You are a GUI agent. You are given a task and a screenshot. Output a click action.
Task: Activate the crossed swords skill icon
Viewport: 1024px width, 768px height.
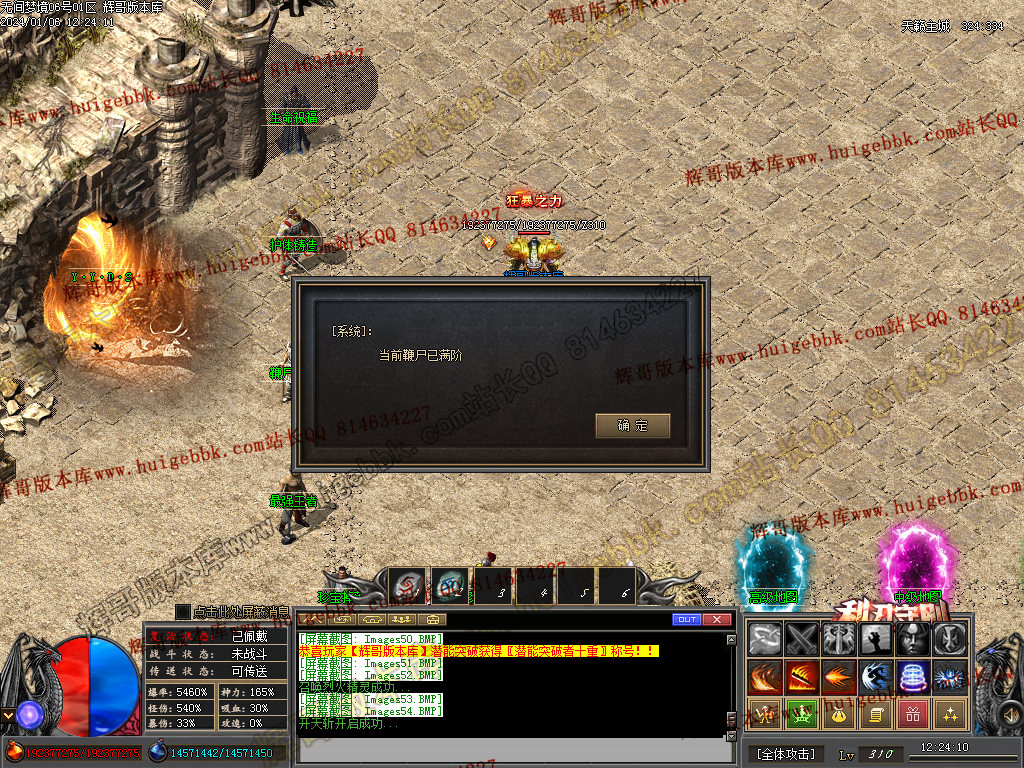pyautogui.click(x=802, y=639)
